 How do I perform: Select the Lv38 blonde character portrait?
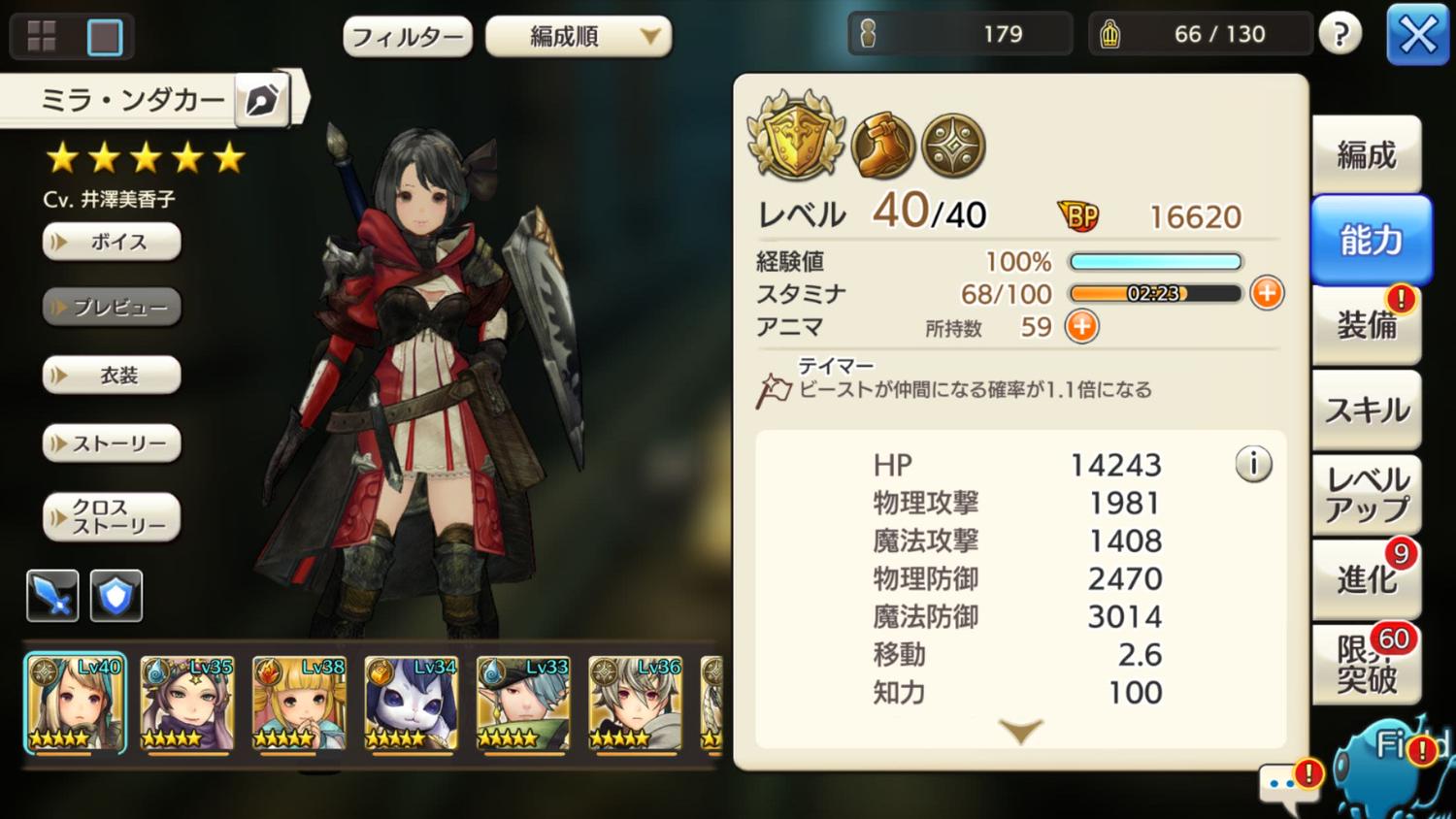coord(299,704)
